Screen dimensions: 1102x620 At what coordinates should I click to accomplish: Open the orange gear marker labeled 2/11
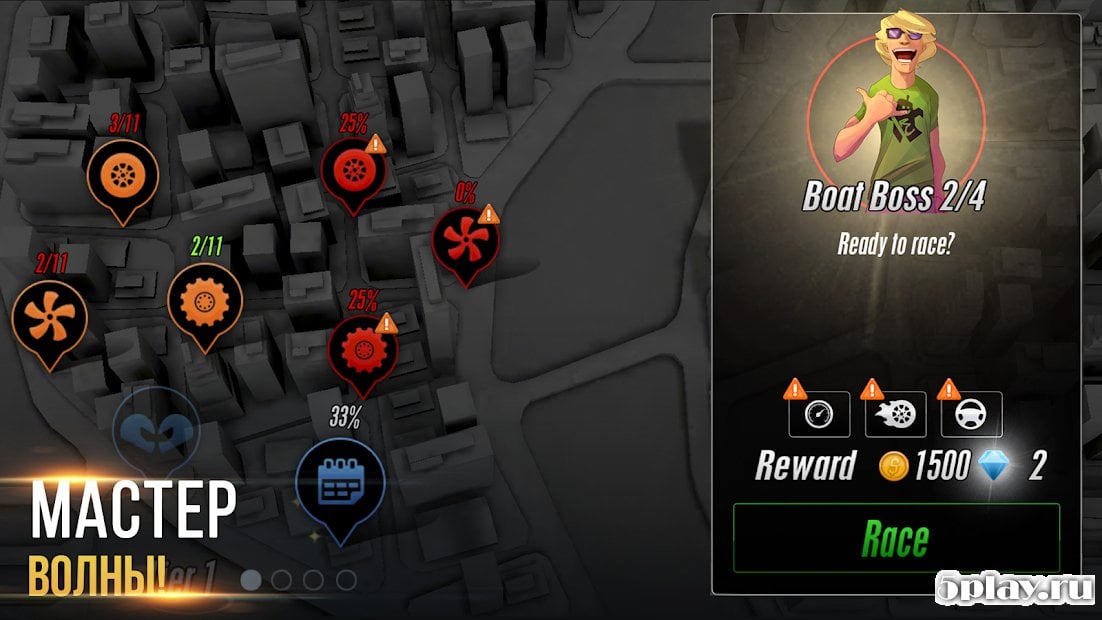coord(204,300)
